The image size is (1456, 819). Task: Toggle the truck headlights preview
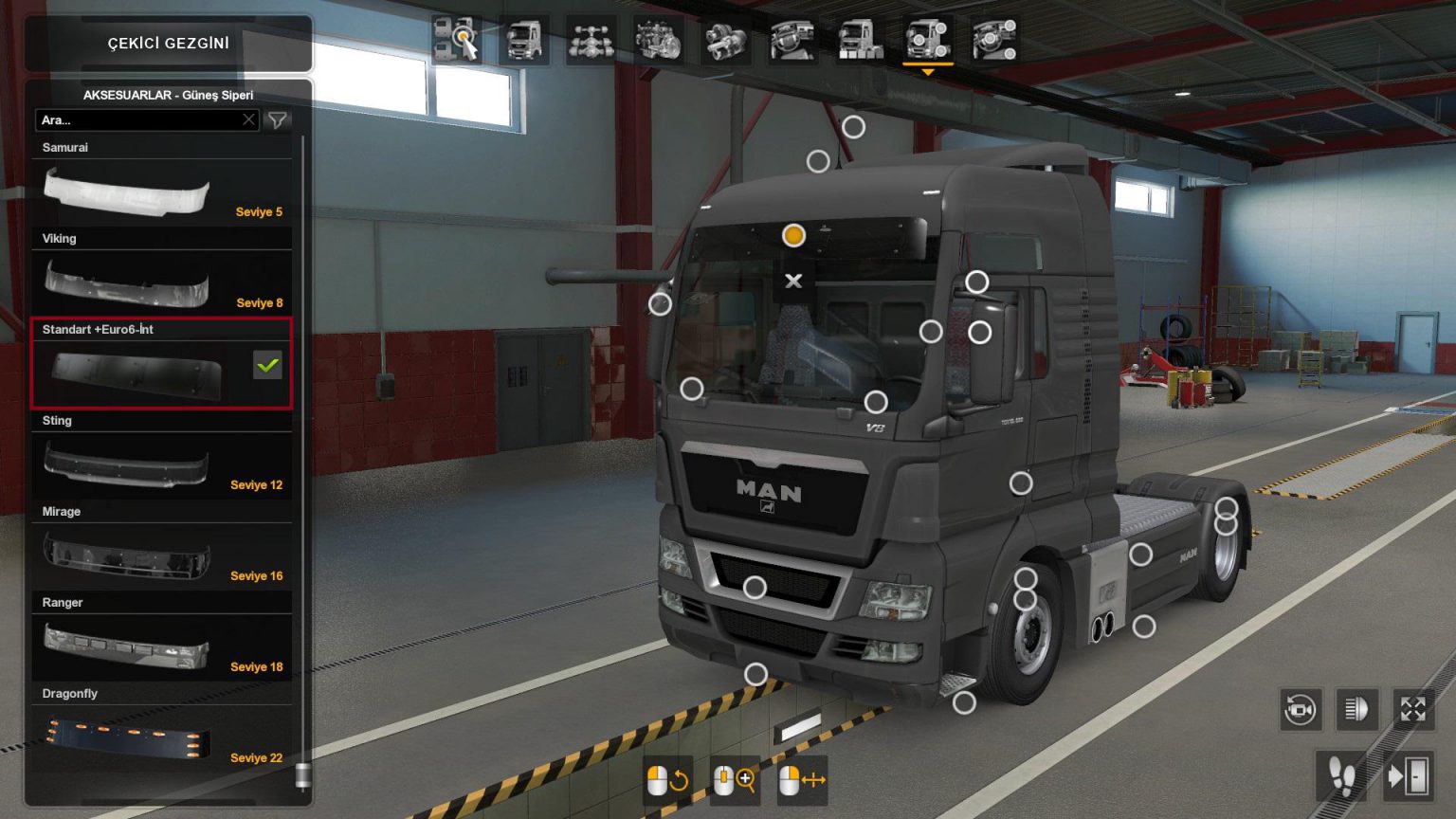tap(1356, 709)
